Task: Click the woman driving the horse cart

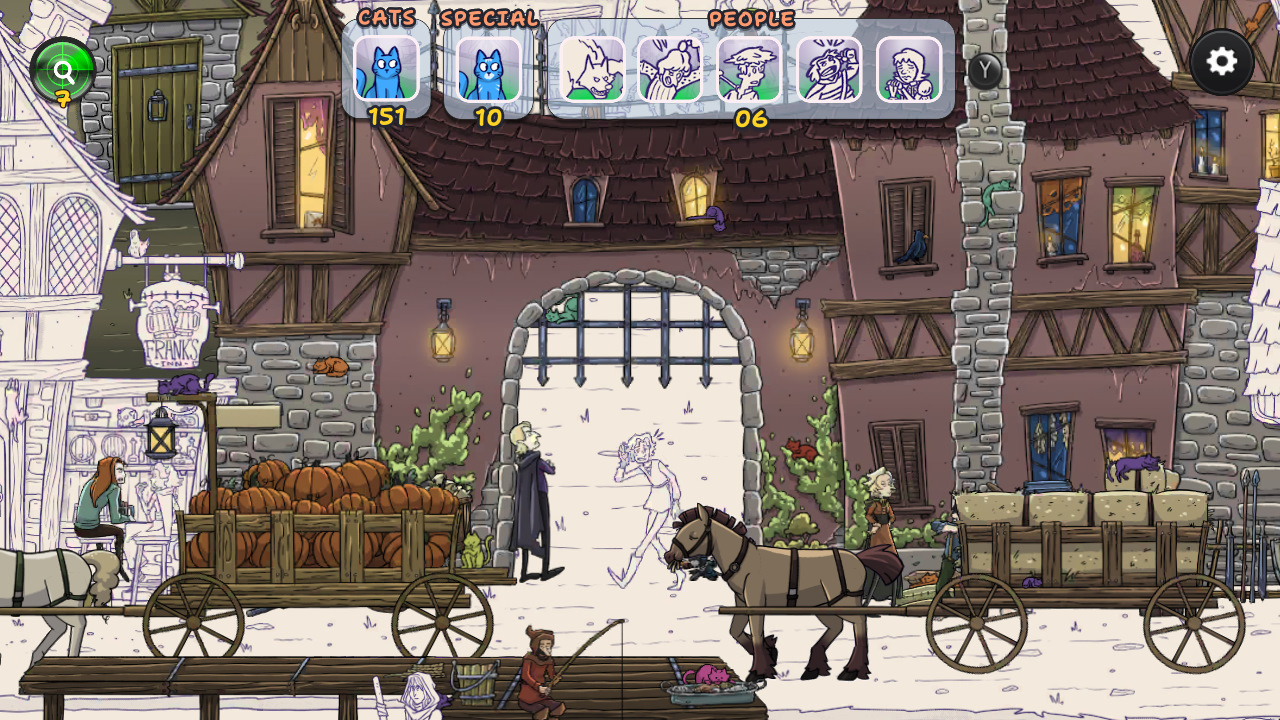Action: [880, 530]
